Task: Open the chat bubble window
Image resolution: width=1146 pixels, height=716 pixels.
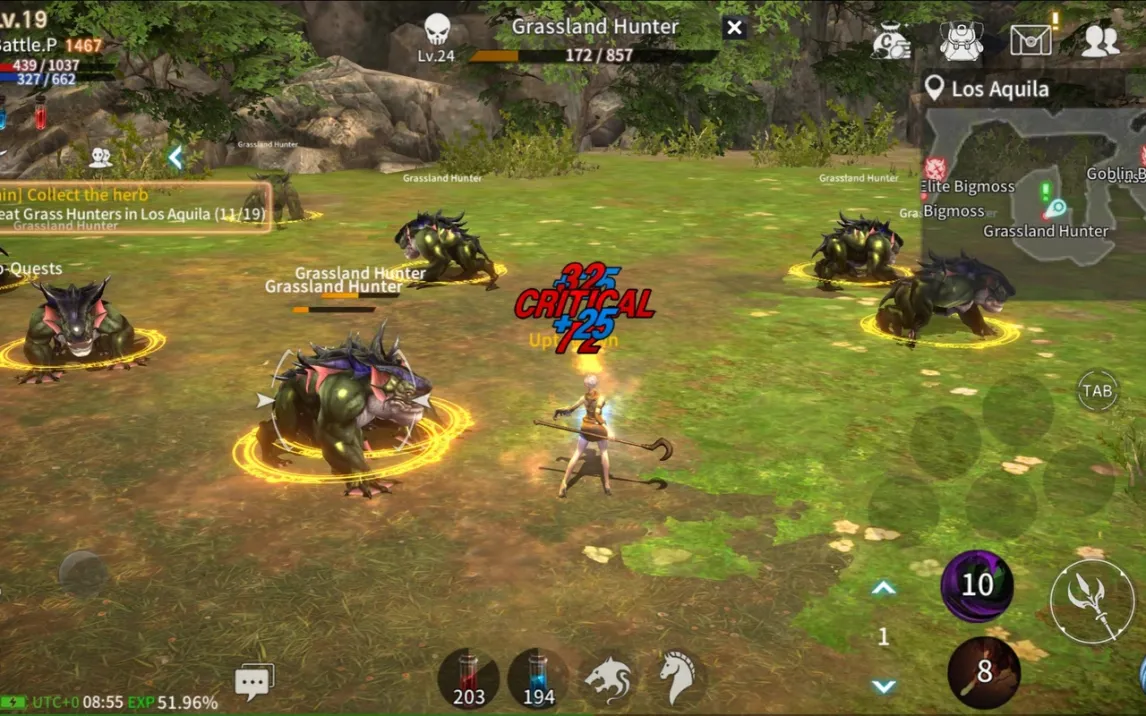Action: pos(254,681)
